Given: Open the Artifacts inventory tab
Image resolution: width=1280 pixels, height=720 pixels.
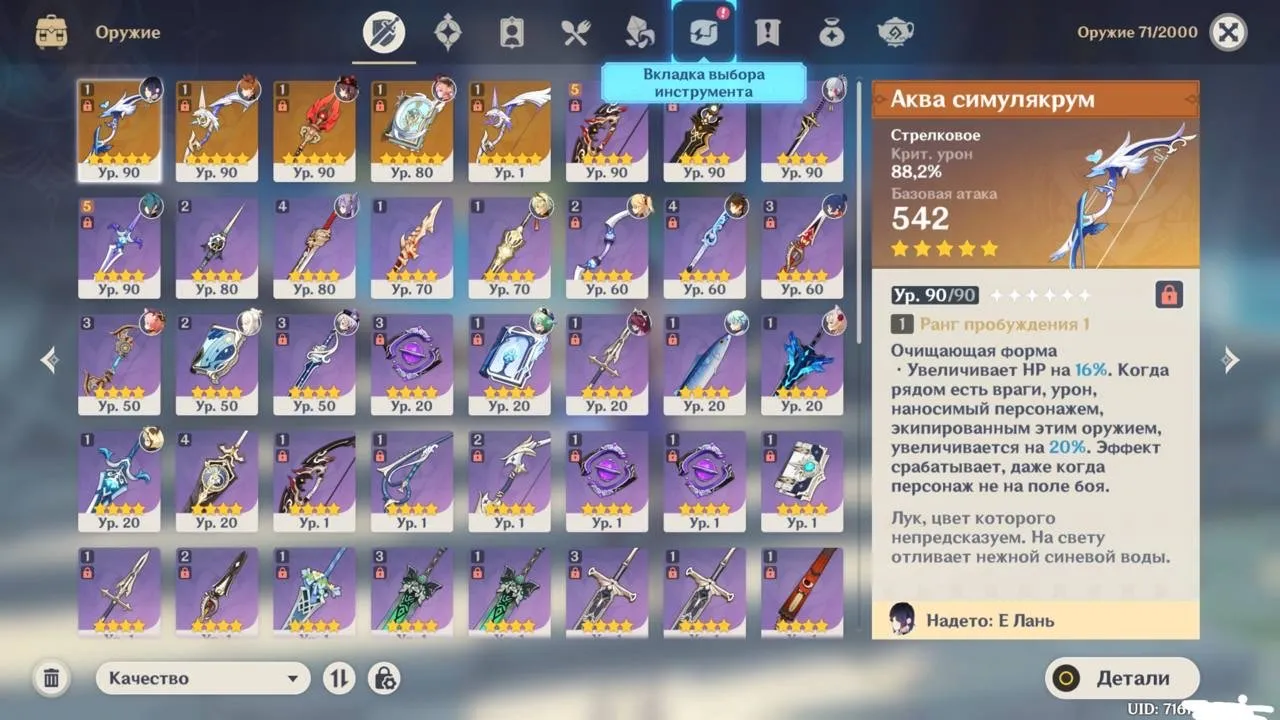Looking at the screenshot, I should 447,31.
